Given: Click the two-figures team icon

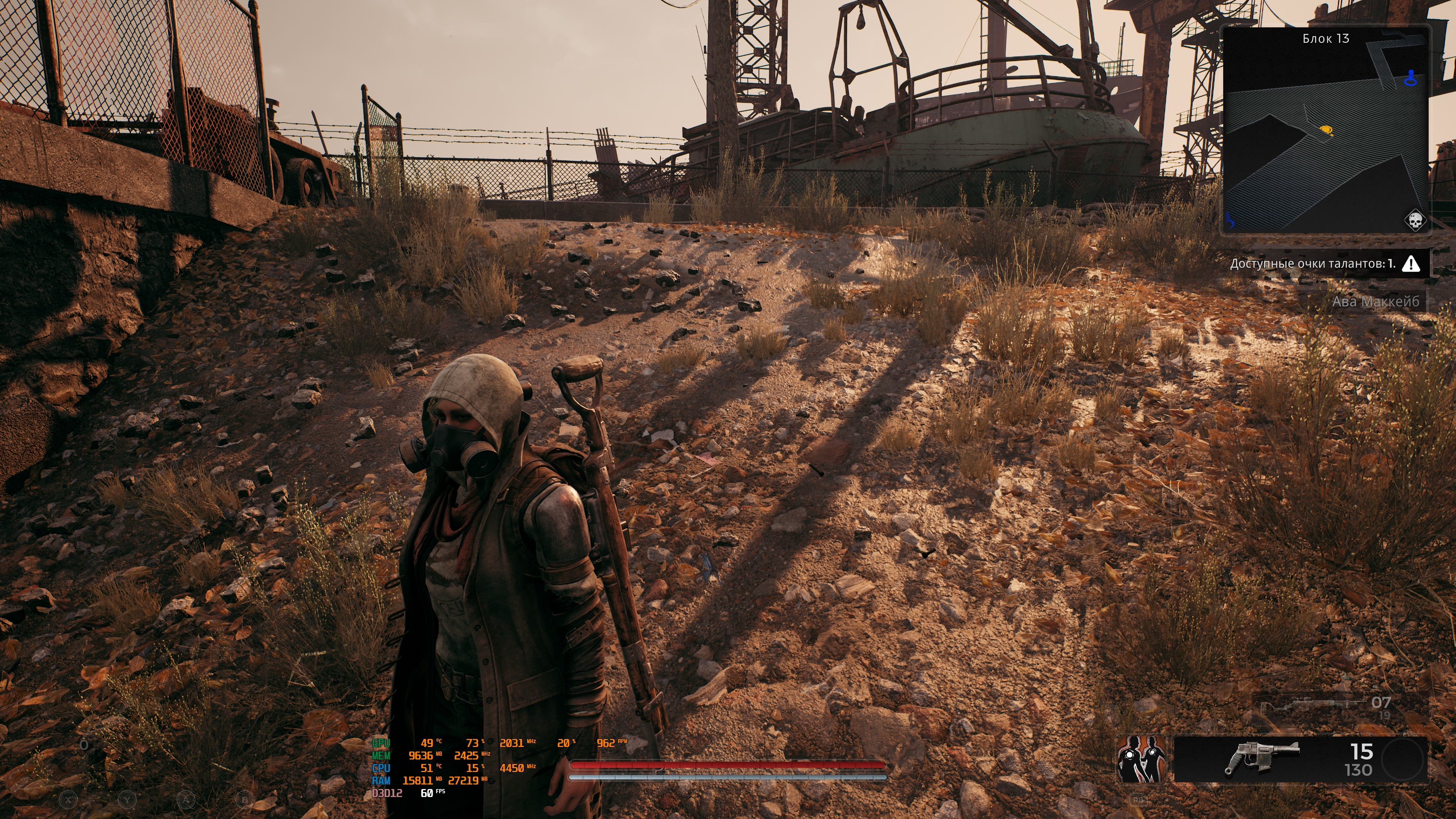Looking at the screenshot, I should click(1141, 759).
